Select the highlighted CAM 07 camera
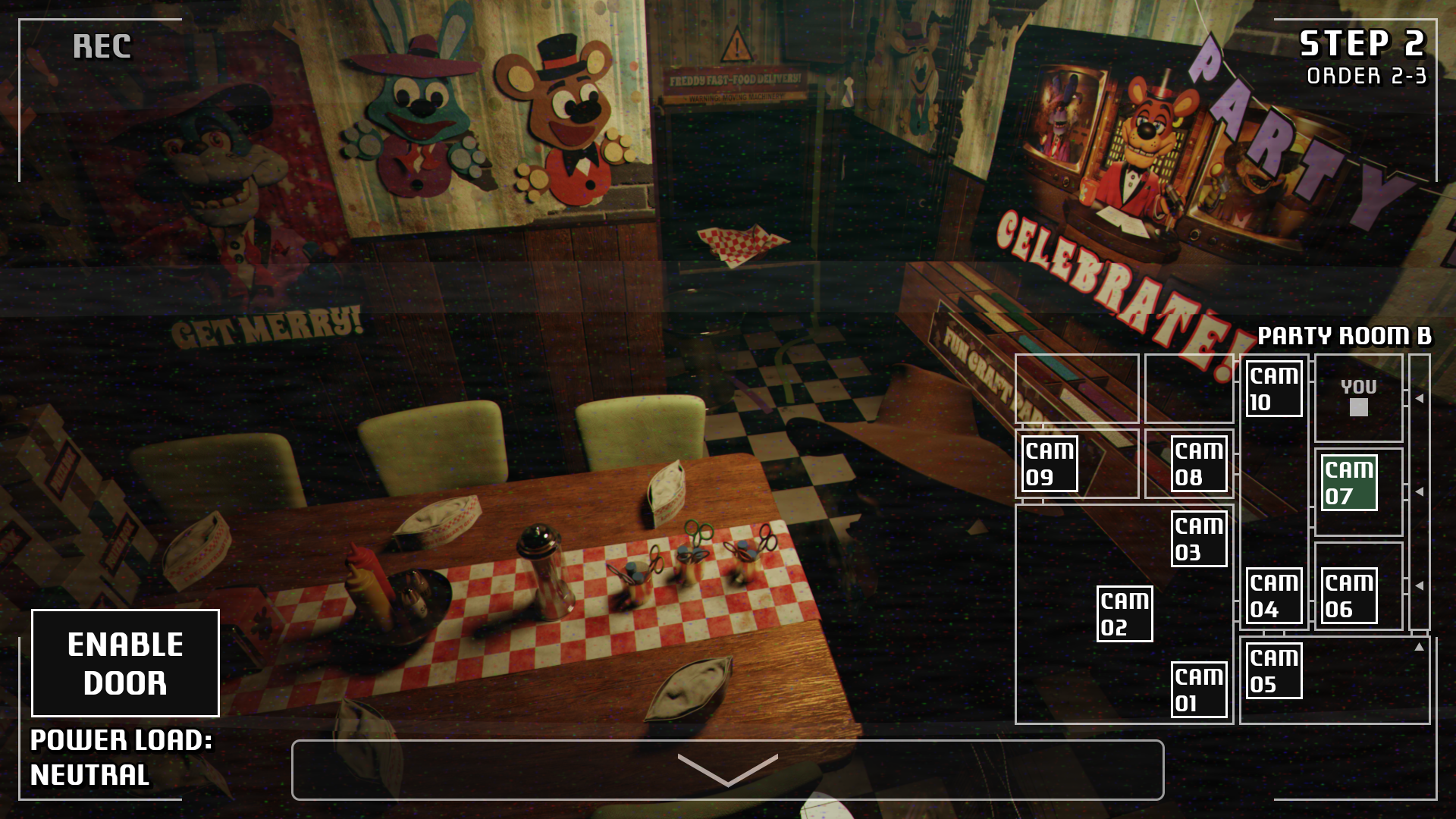This screenshot has width=1456, height=819. tap(1350, 483)
